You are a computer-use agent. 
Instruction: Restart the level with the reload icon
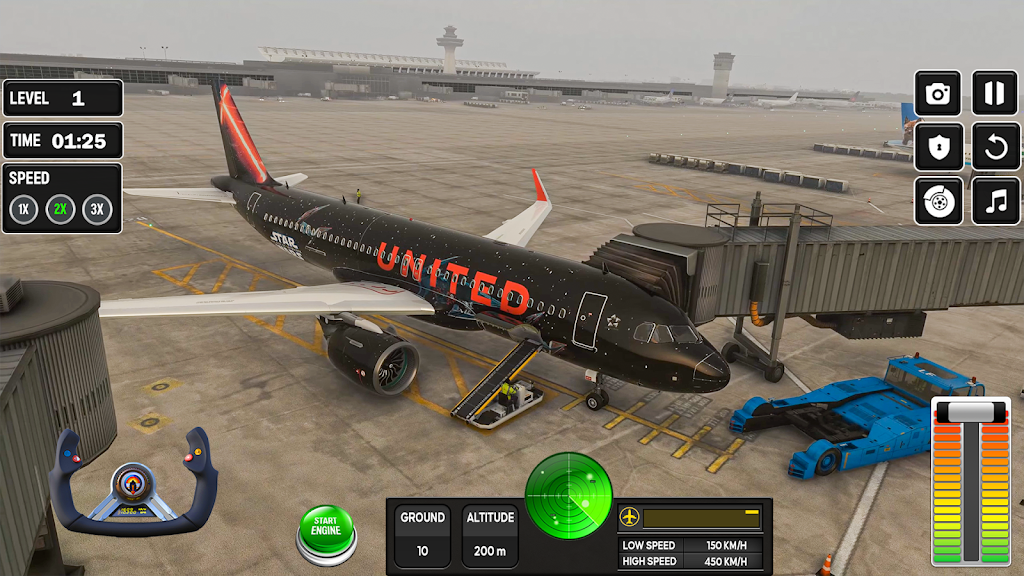[x=996, y=148]
